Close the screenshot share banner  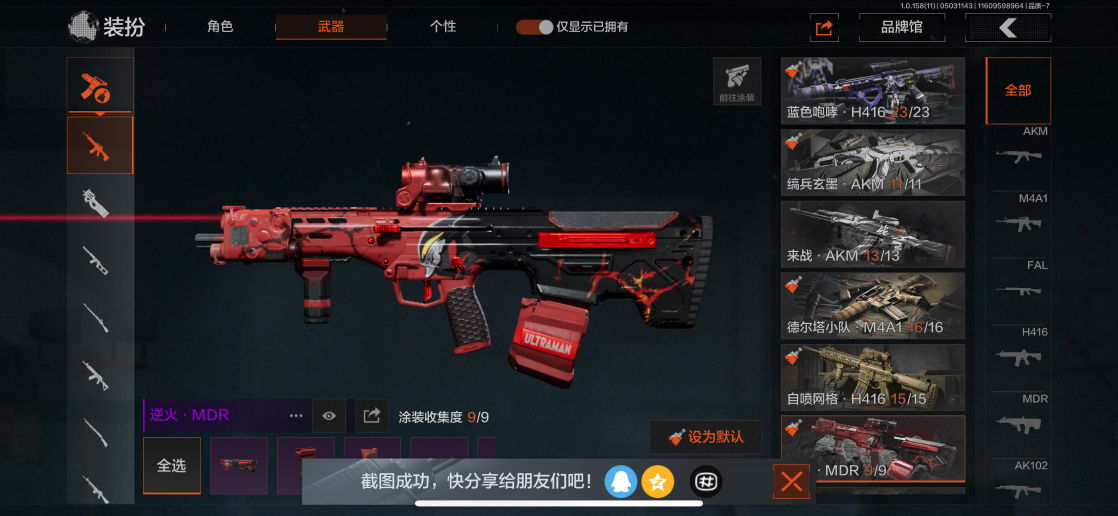click(791, 483)
